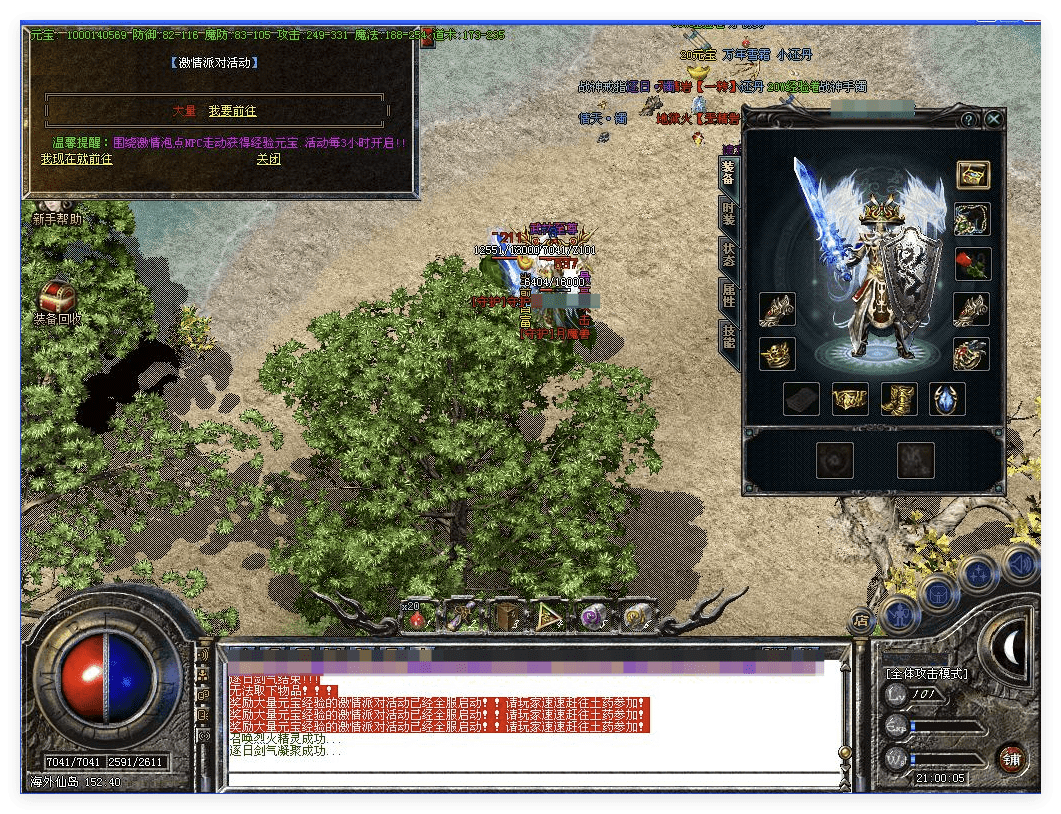Open the round 店 shop button
The width and height of the screenshot is (1061, 814).
click(860, 621)
